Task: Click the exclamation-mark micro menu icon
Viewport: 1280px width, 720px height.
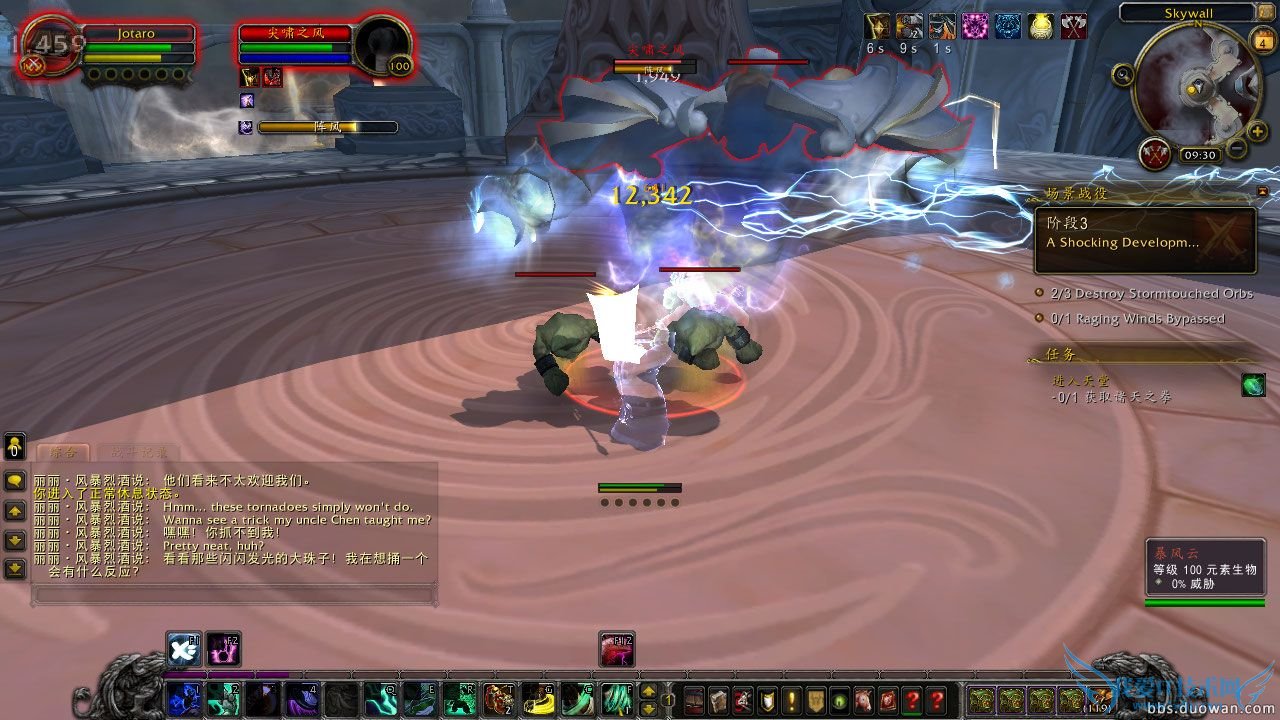Action: tap(791, 700)
